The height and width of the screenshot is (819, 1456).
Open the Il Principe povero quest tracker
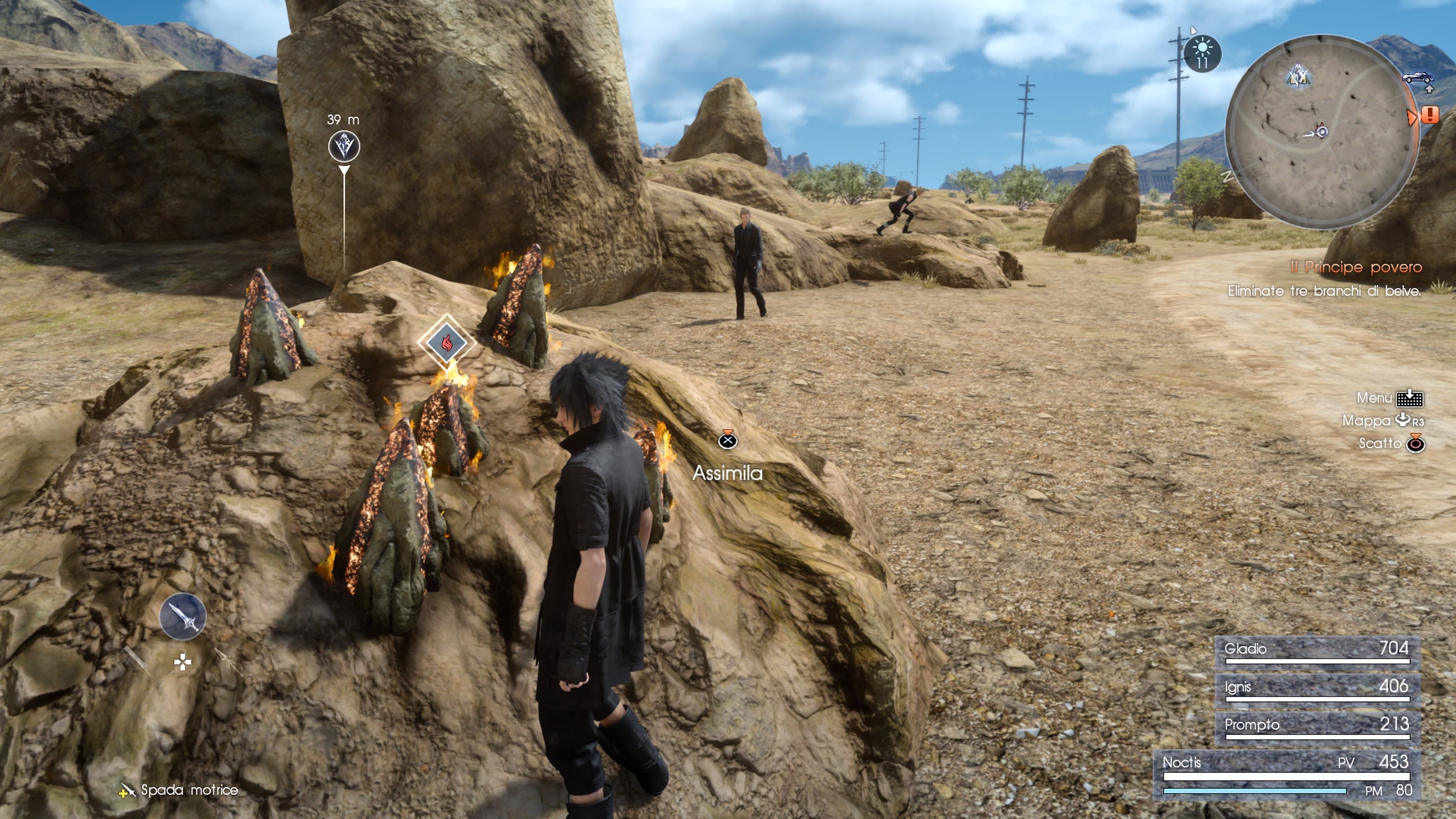[1356, 267]
